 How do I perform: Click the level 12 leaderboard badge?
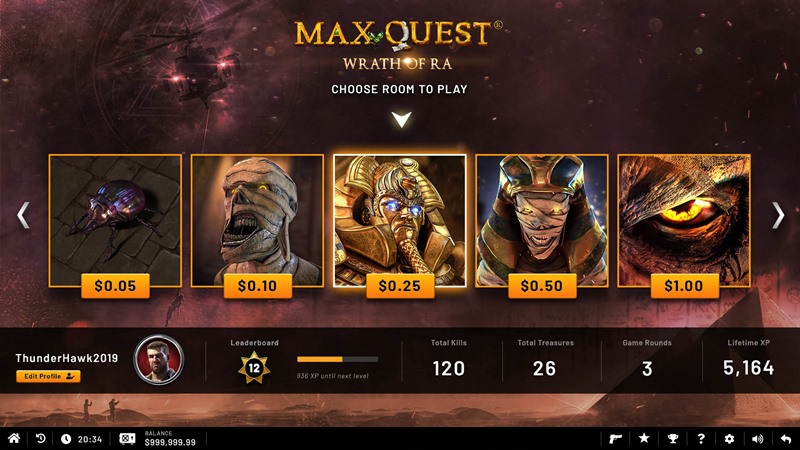(254, 368)
